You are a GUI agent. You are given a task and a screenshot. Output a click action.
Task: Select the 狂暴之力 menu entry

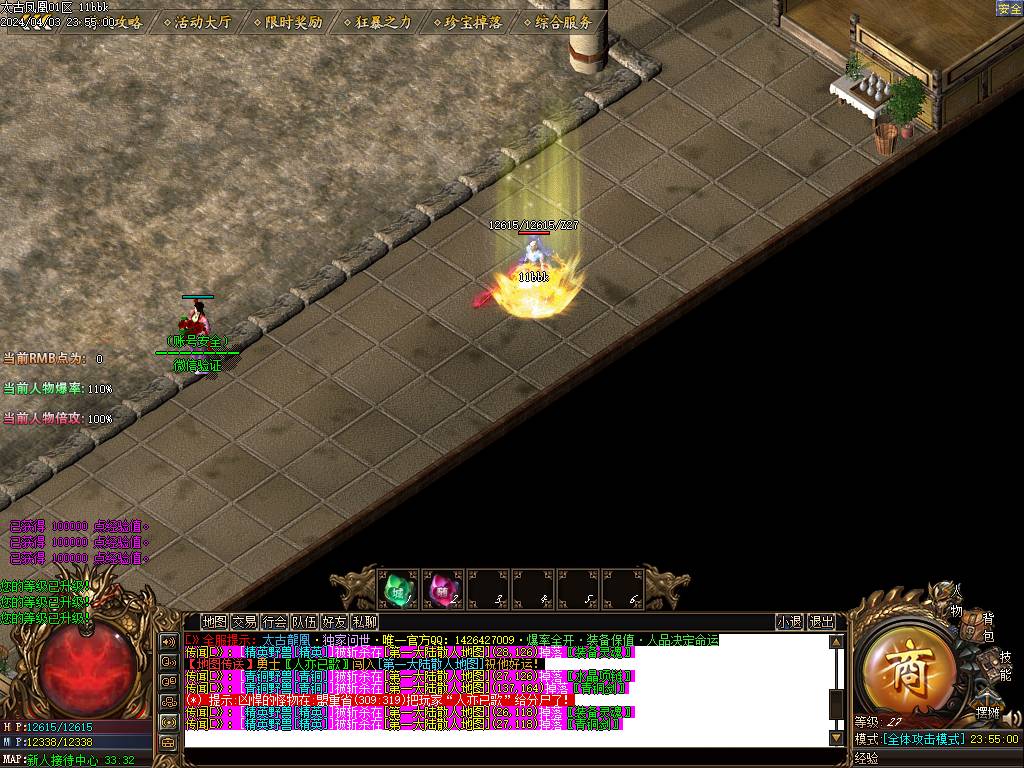pos(376,21)
